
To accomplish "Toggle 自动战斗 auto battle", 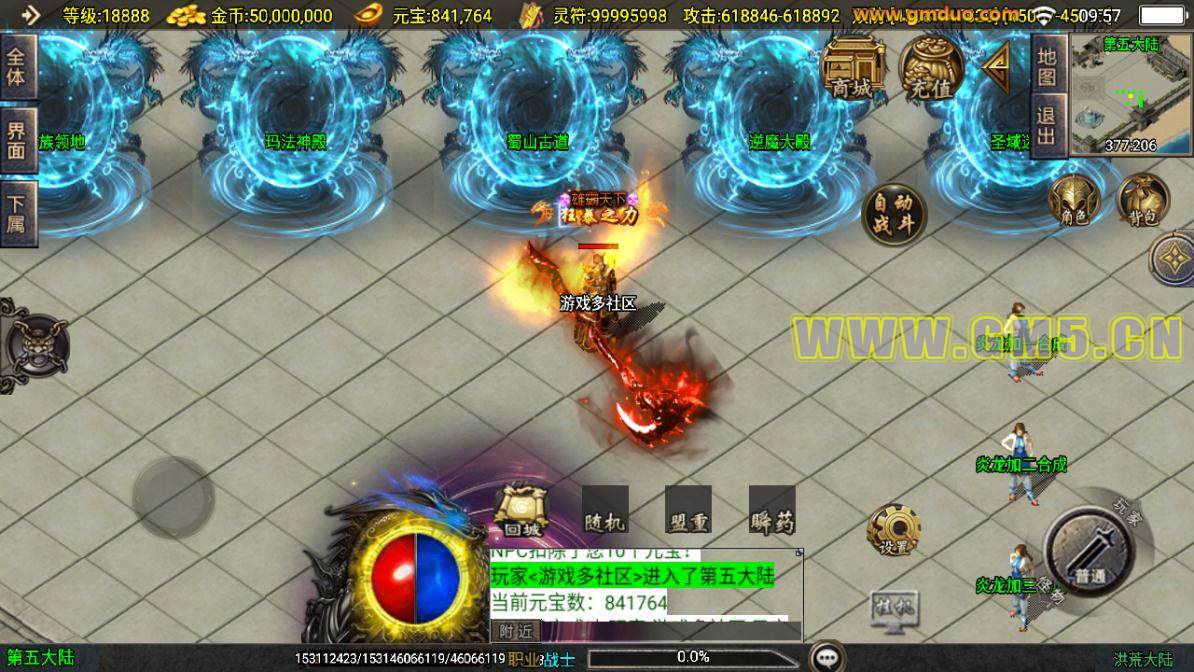I will 893,214.
